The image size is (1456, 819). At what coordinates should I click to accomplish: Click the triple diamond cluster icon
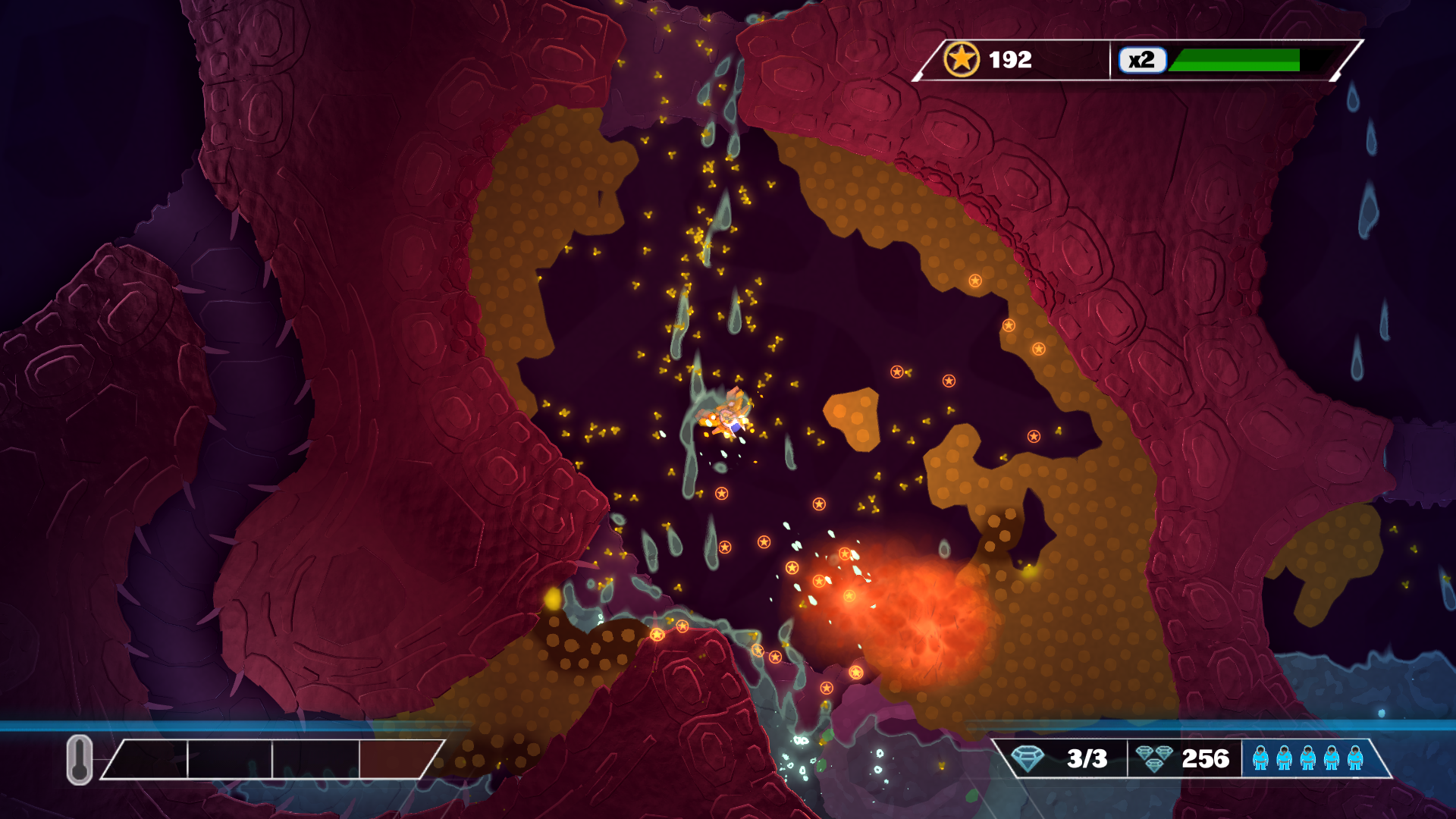(1154, 758)
